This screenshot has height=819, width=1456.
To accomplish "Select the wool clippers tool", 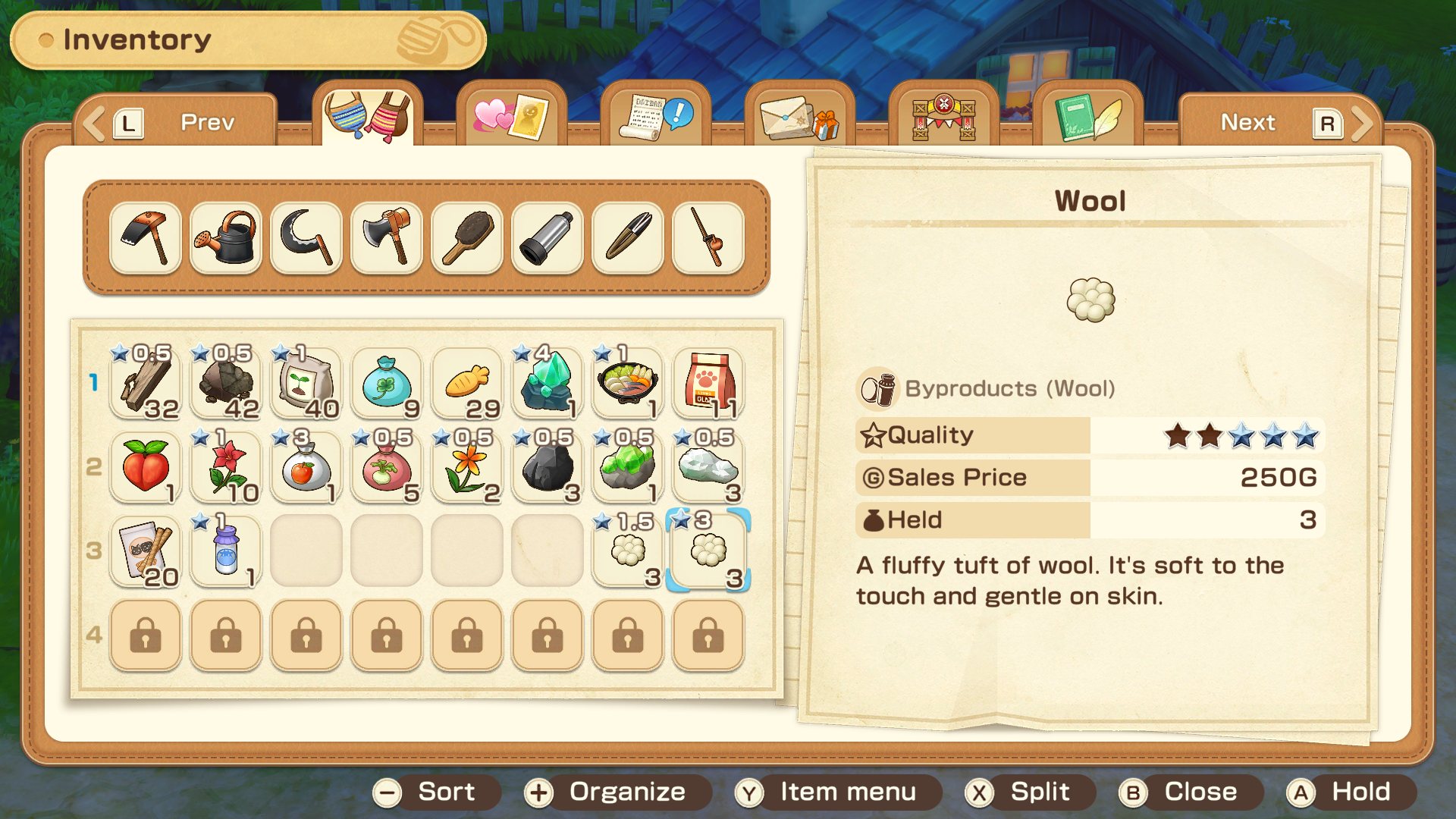I will click(627, 238).
